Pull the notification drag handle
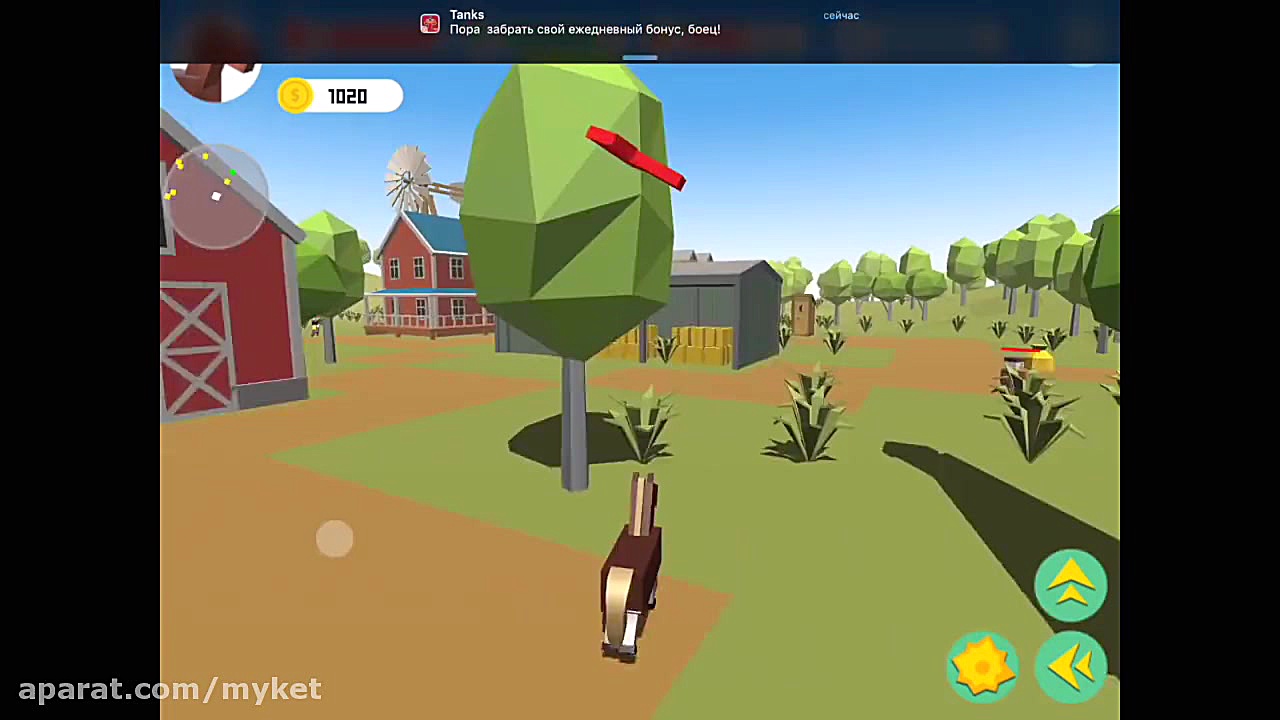Image resolution: width=1280 pixels, height=720 pixels. [640, 57]
